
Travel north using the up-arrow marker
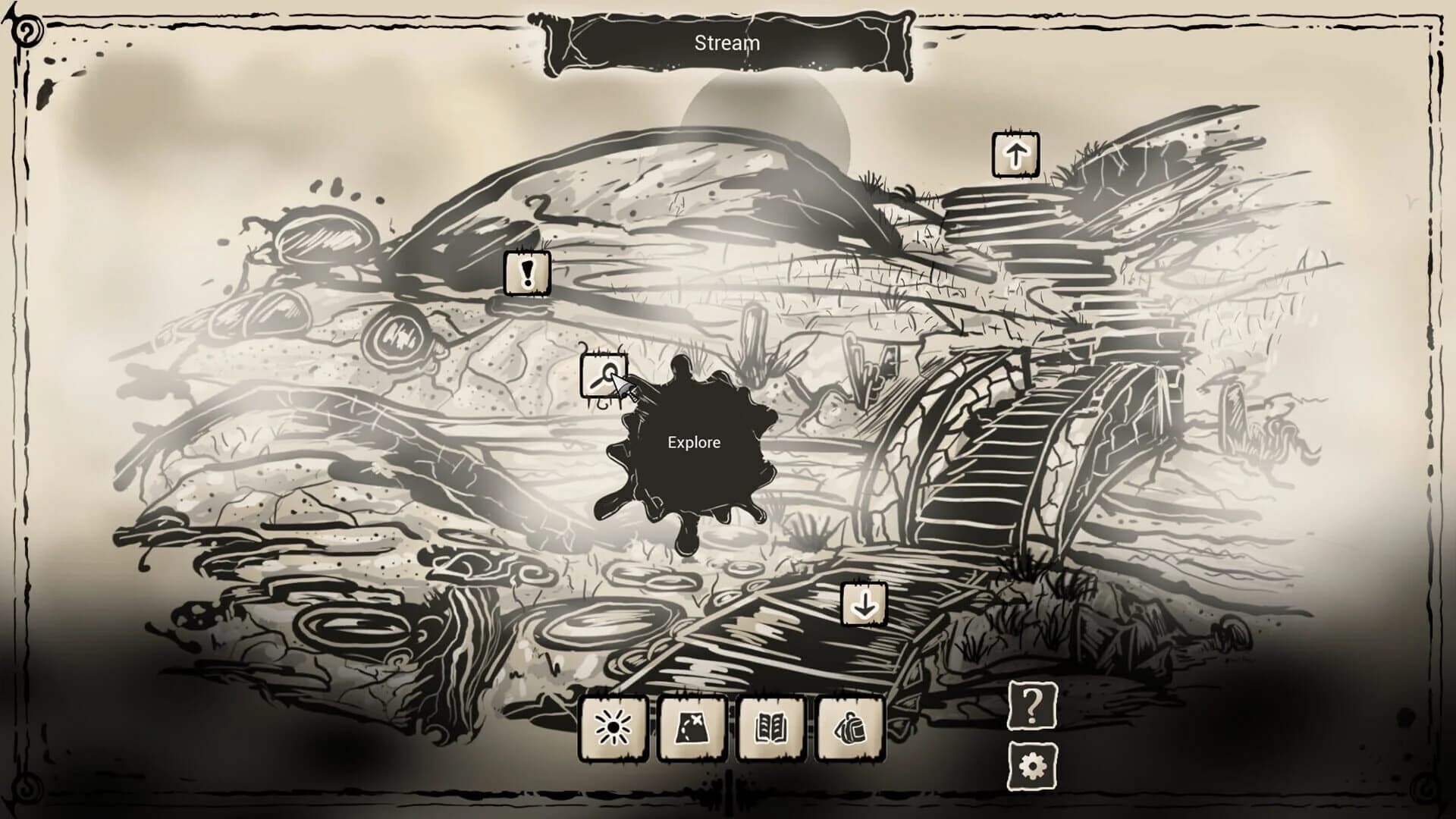(x=1014, y=155)
